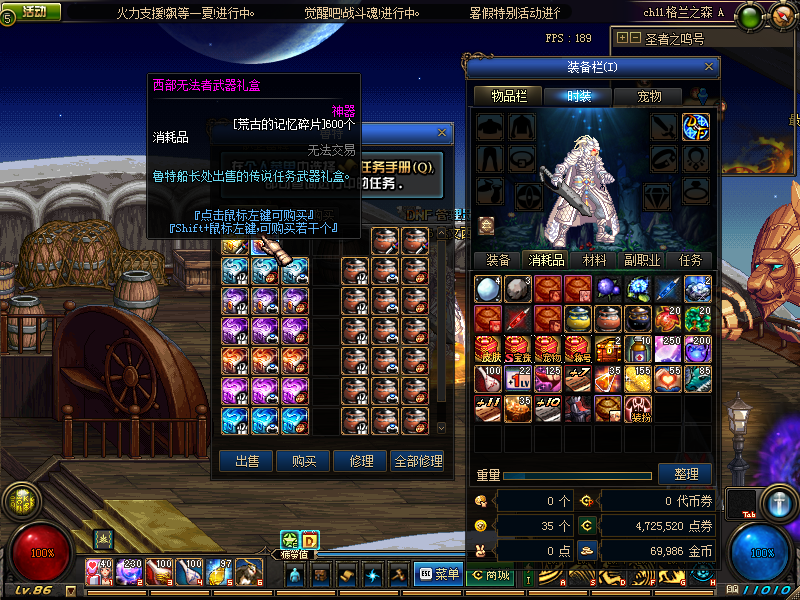
Task: Close the shop window
Action: tap(443, 132)
